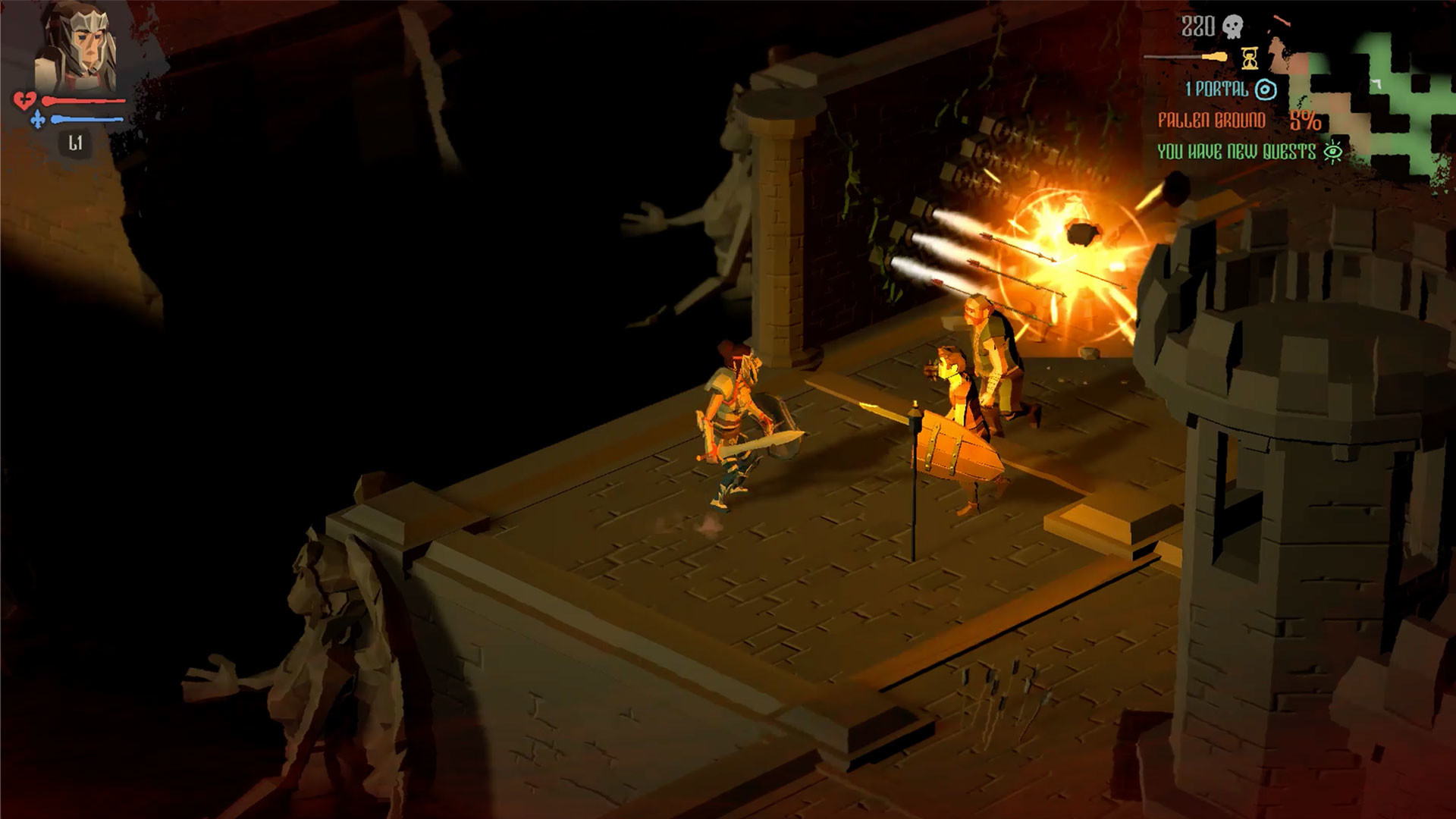Select the hourglass timer icon

(1250, 60)
